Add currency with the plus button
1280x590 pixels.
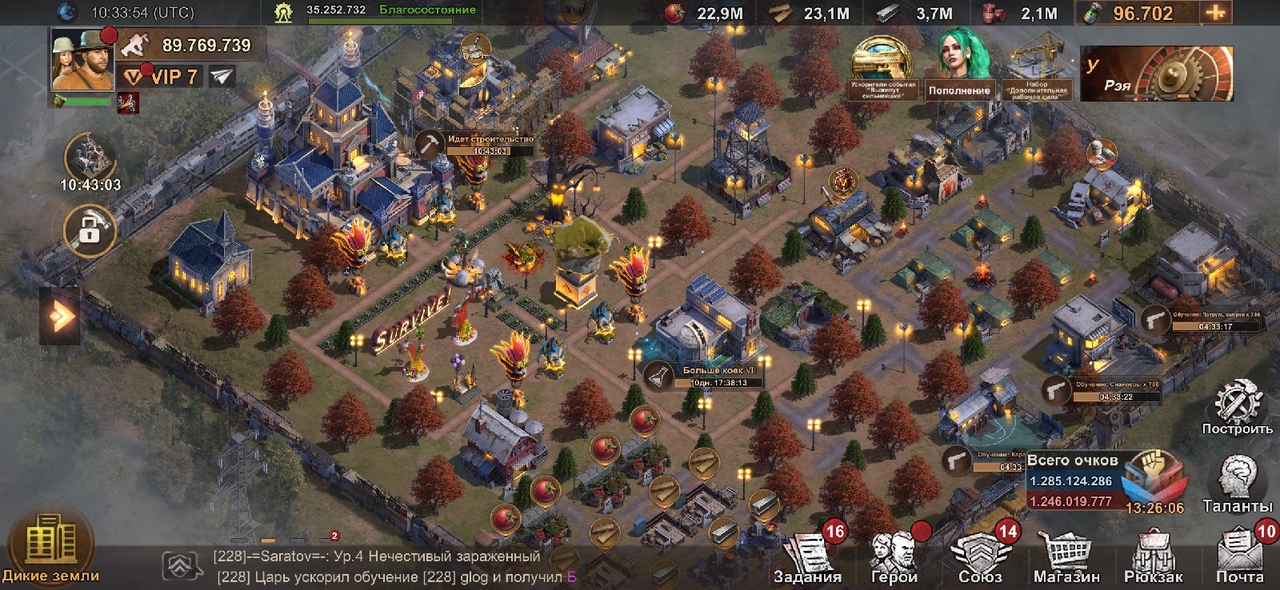click(x=1215, y=13)
